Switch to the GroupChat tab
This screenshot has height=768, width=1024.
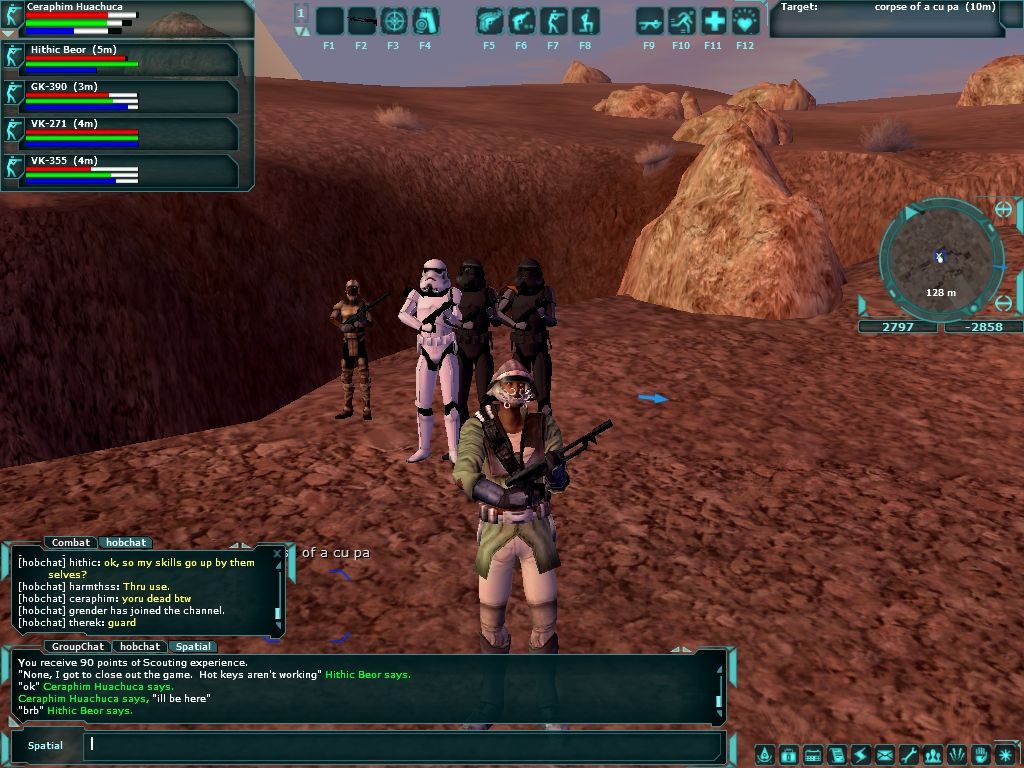pyautogui.click(x=78, y=647)
